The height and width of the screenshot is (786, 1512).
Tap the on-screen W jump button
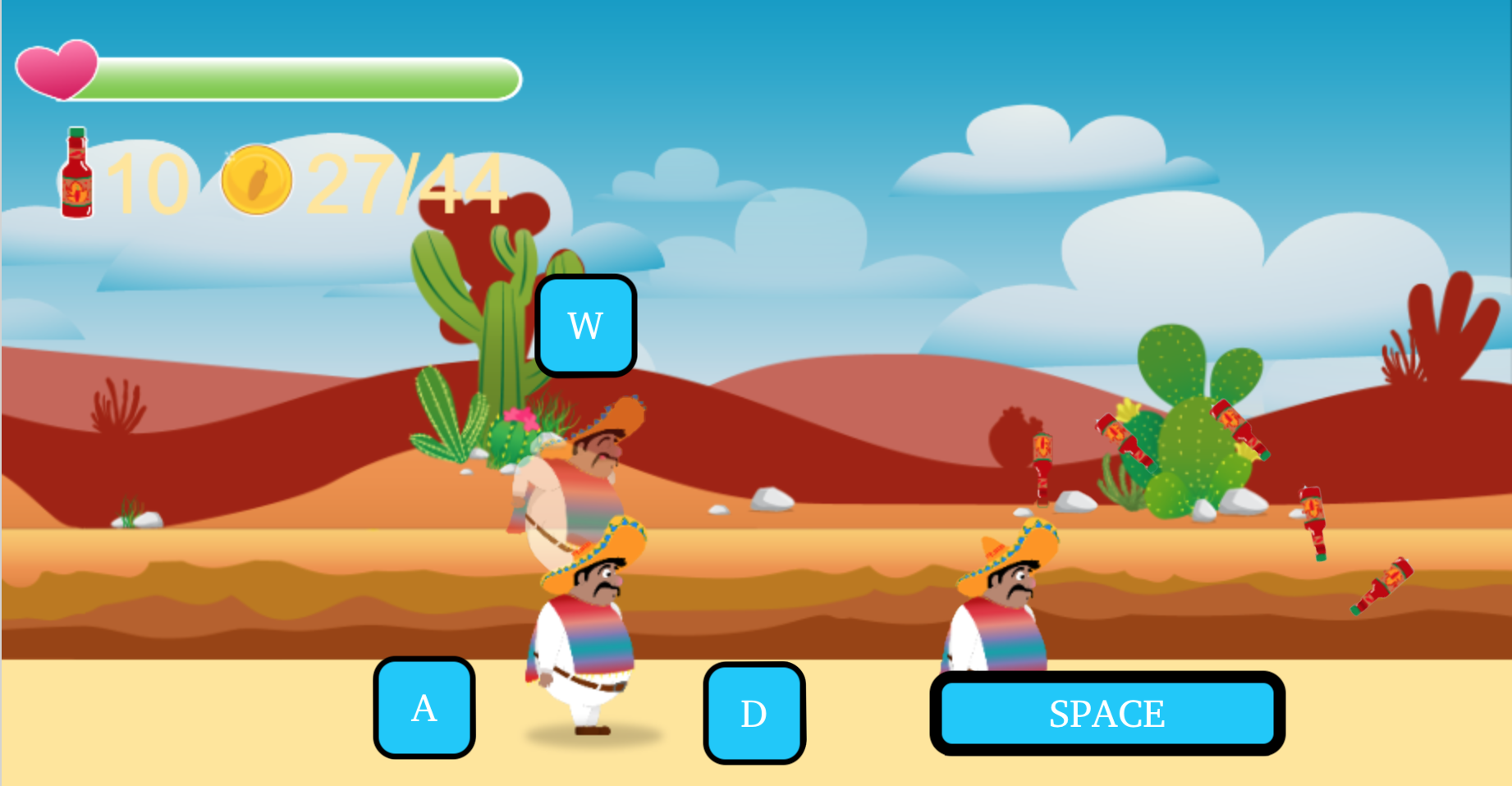coord(585,326)
